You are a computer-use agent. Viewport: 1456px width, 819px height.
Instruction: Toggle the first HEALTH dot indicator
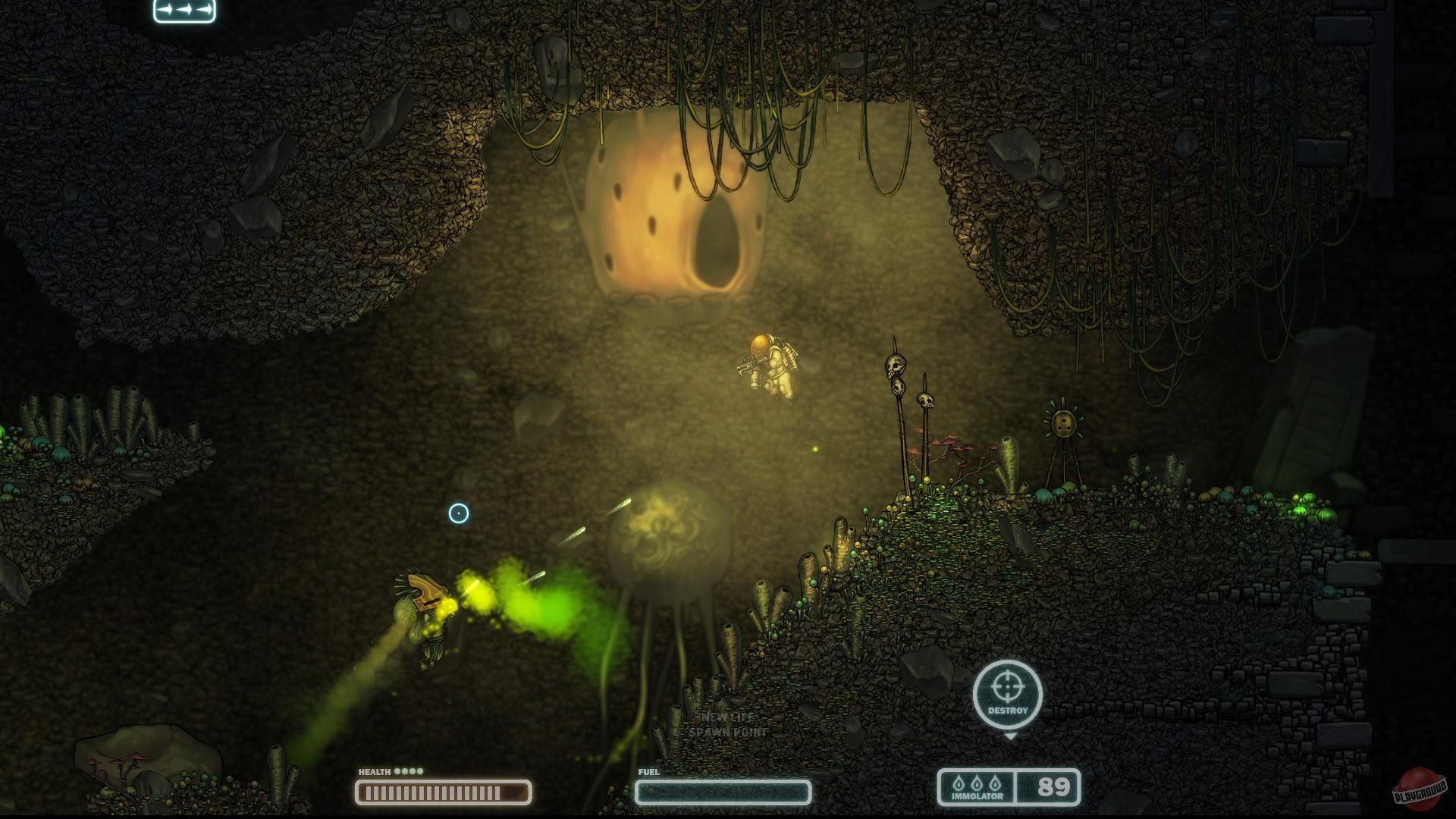(397, 770)
